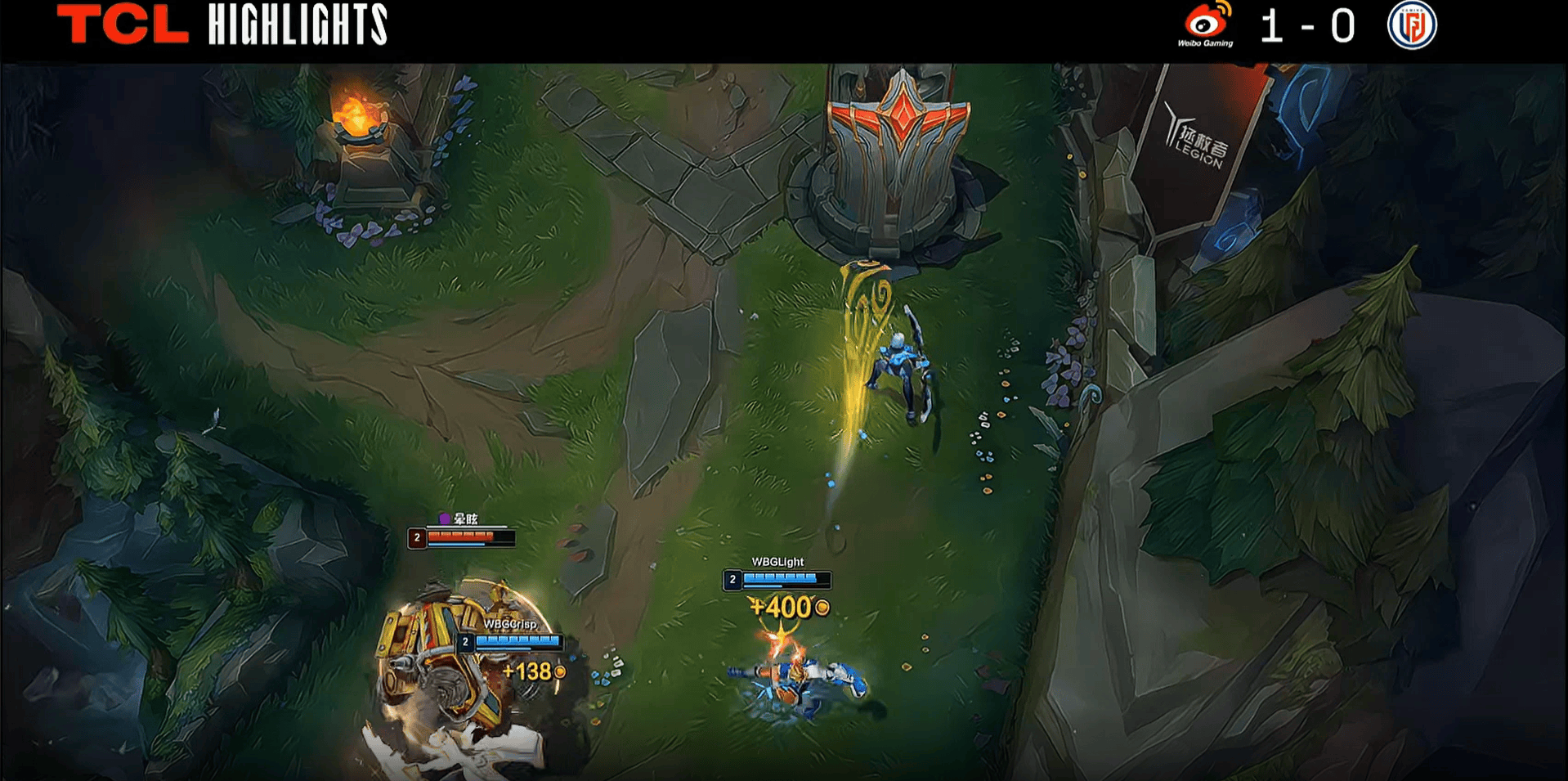Select the LGD Gaming team emblem

coord(1412,25)
